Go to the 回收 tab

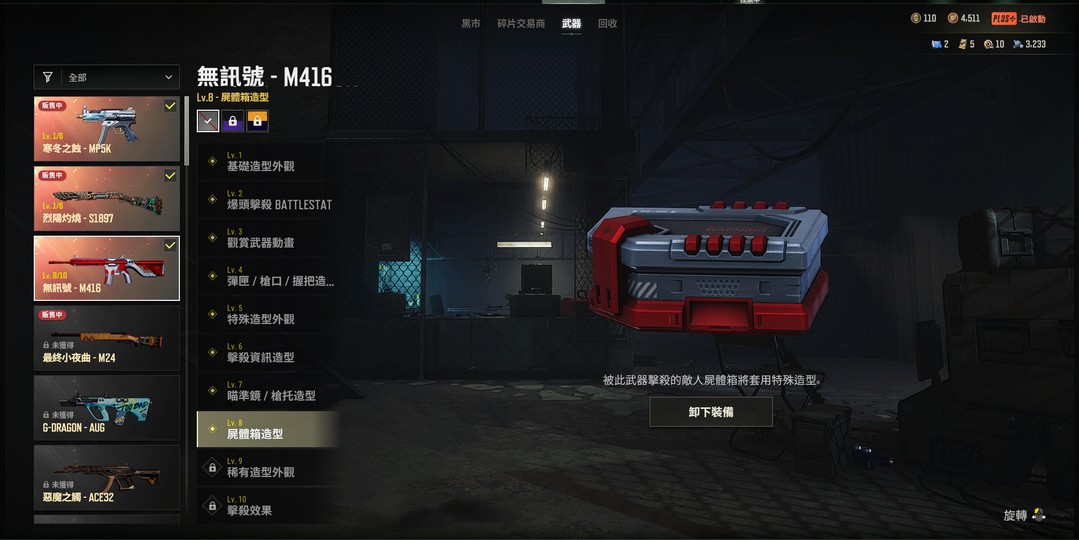coord(607,23)
